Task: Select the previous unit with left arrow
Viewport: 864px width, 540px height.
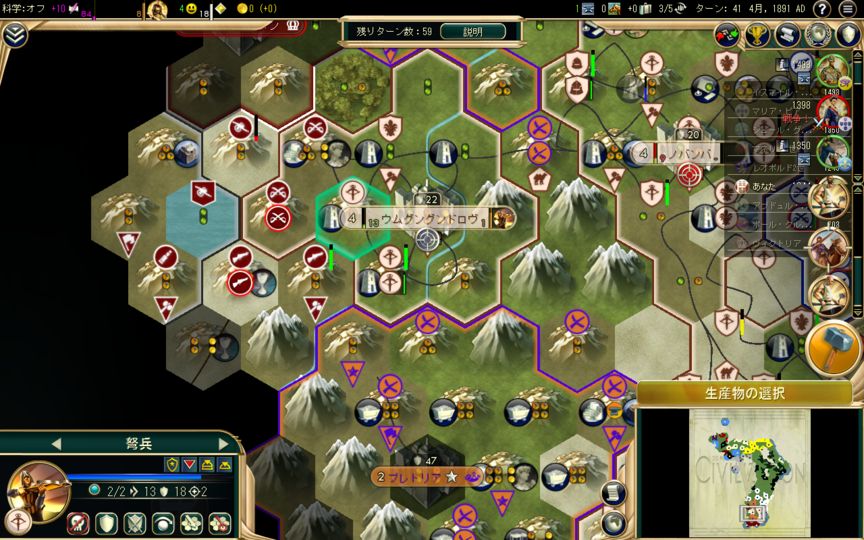Action: click(56, 443)
